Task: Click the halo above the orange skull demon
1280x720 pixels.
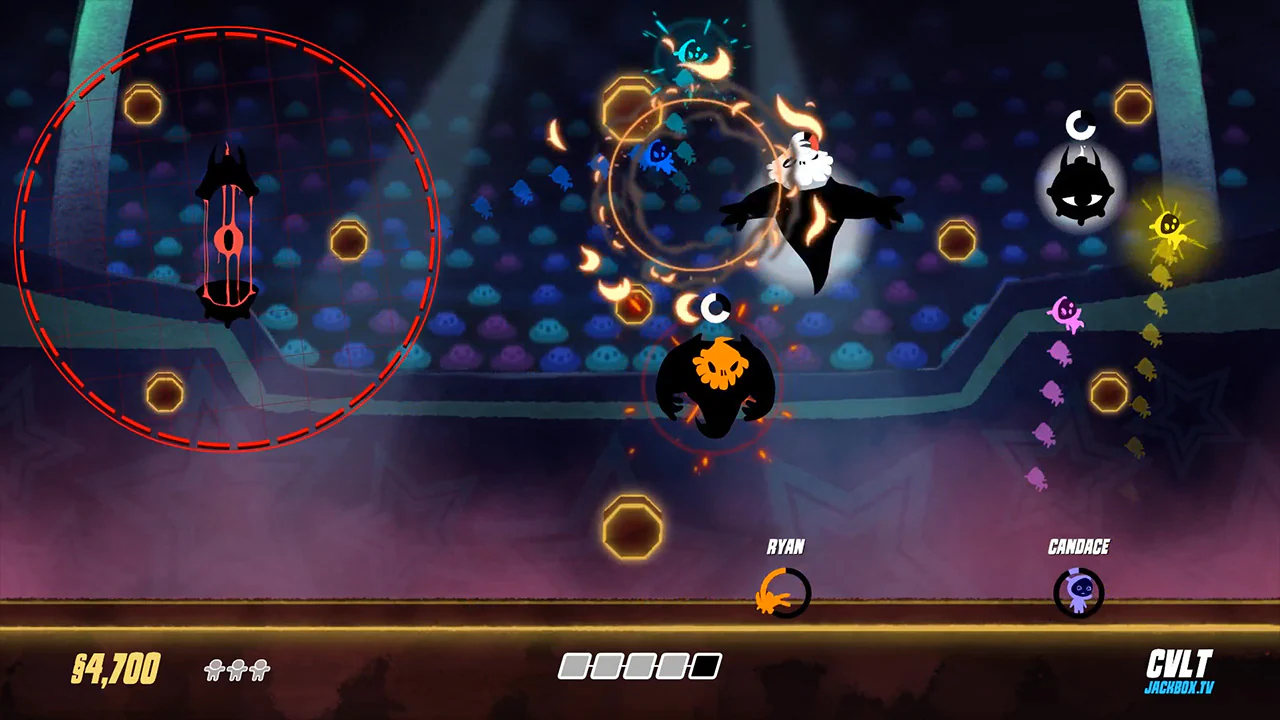Action: pyautogui.click(x=714, y=308)
